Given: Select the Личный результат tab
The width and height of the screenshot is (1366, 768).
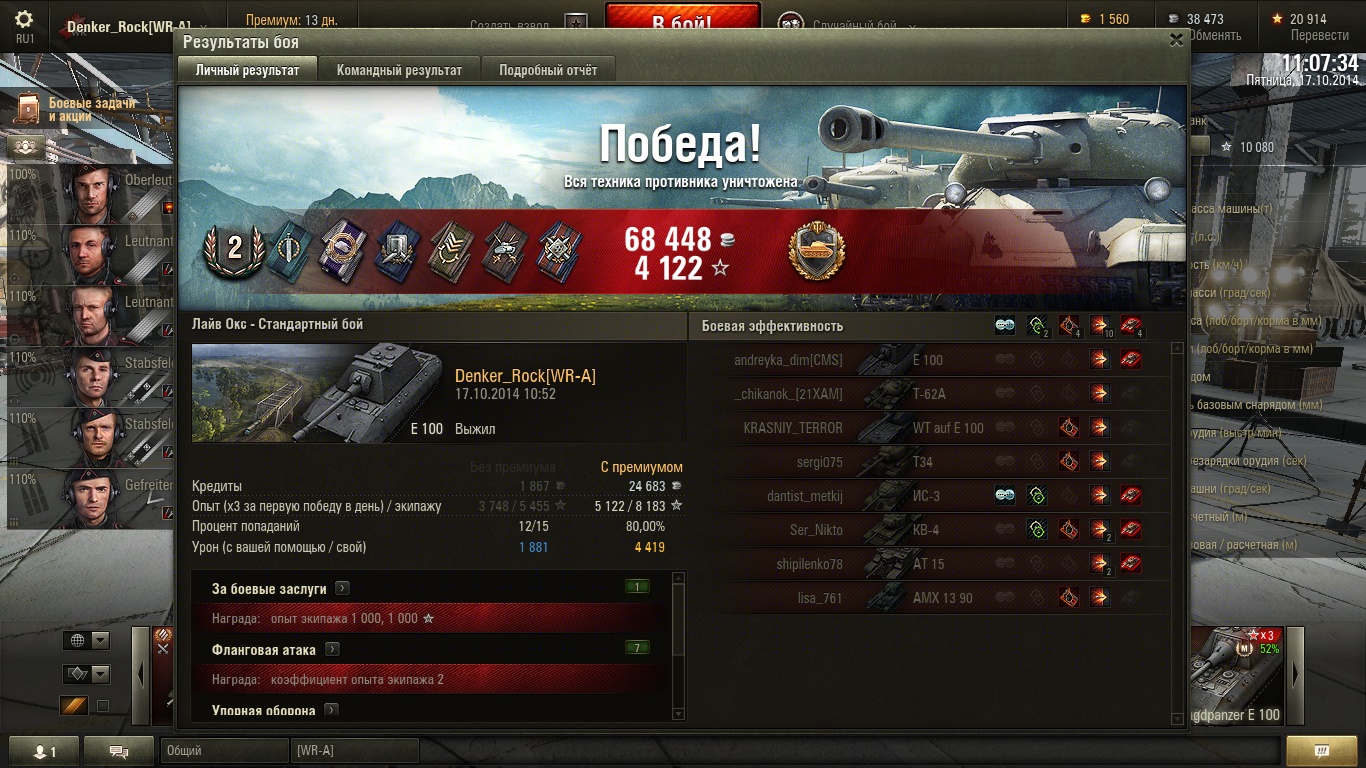Looking at the screenshot, I should [x=247, y=70].
